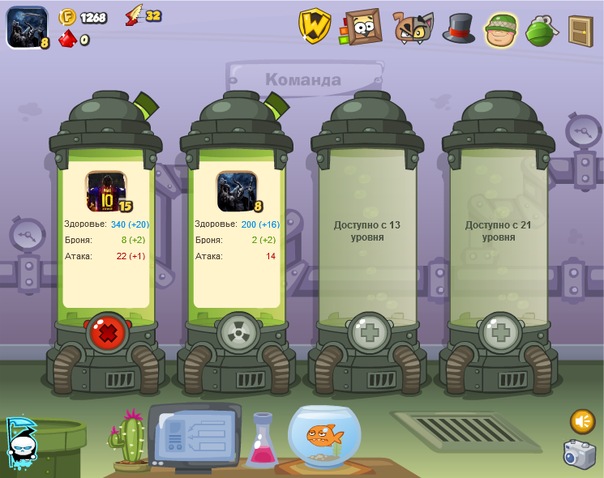This screenshot has height=478, width=604.
Task: Take a screenshot with the camera button
Action: click(x=579, y=455)
